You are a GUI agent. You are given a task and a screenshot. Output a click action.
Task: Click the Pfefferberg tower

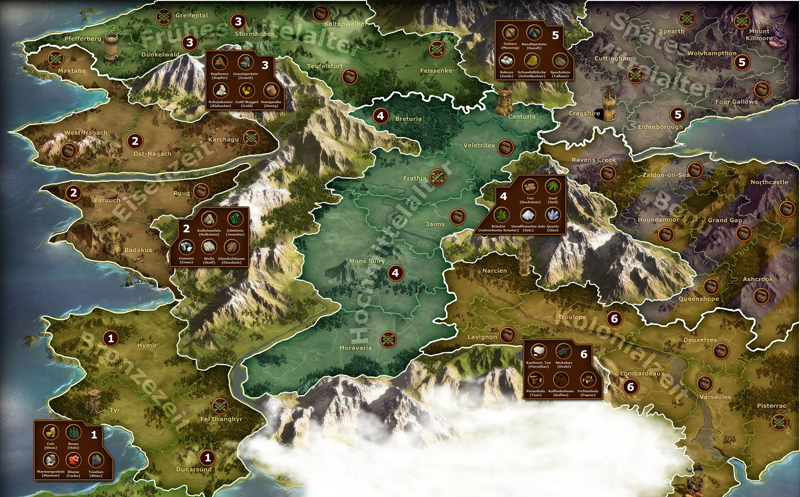pos(111,48)
